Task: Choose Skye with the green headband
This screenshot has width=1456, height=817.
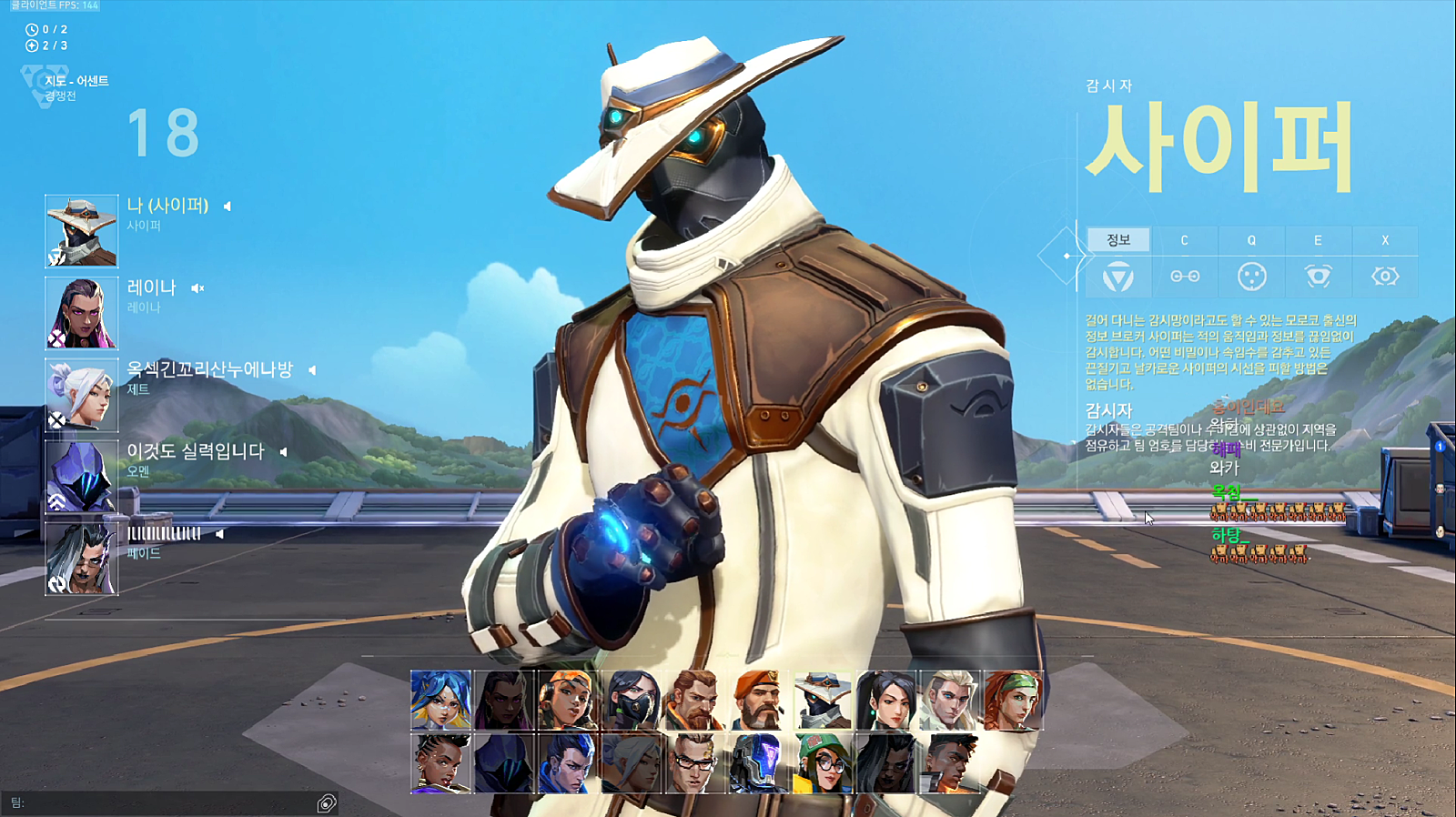Action: [x=1013, y=701]
